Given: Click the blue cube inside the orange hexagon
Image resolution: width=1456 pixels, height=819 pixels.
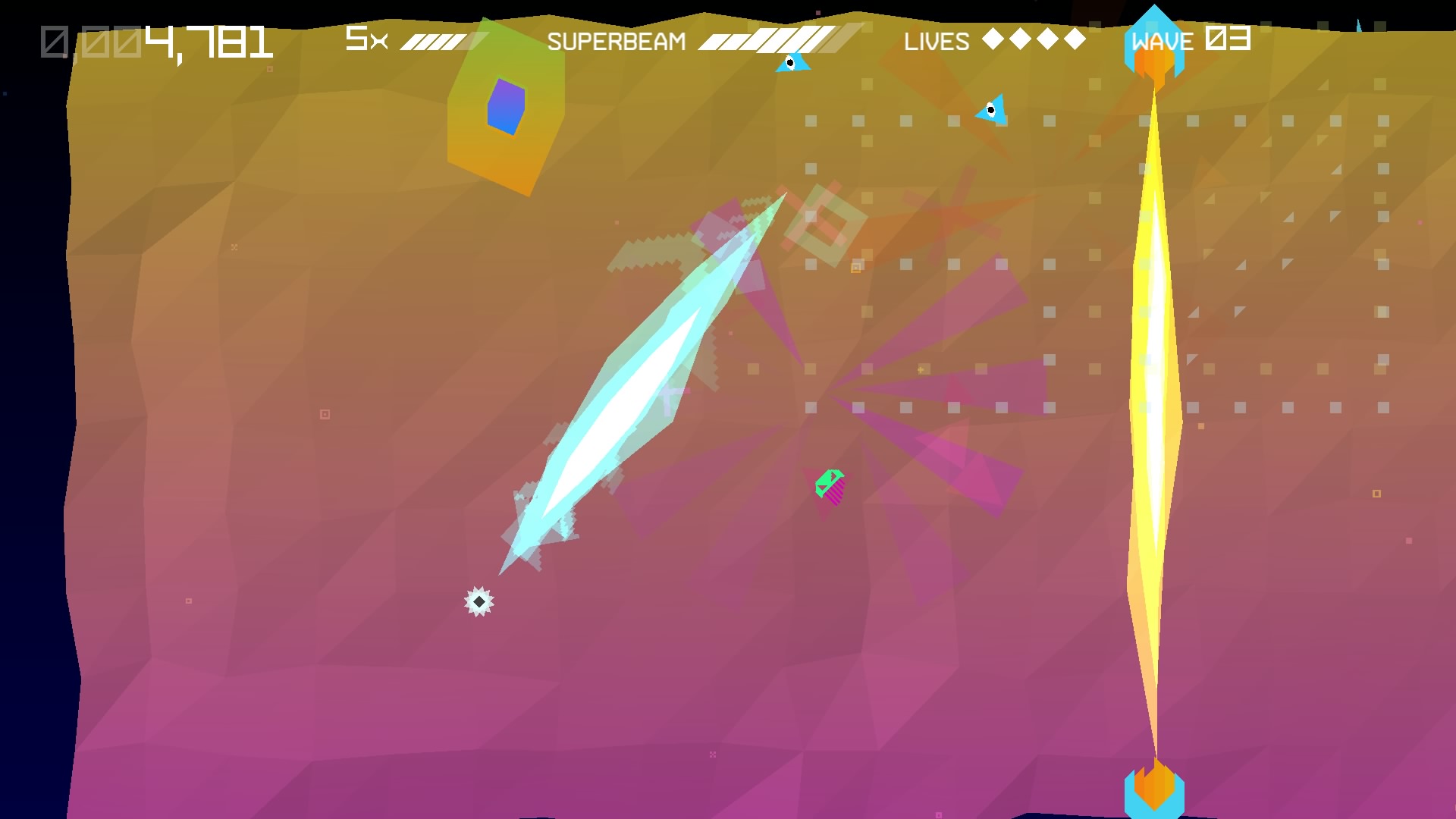Looking at the screenshot, I should point(505,106).
